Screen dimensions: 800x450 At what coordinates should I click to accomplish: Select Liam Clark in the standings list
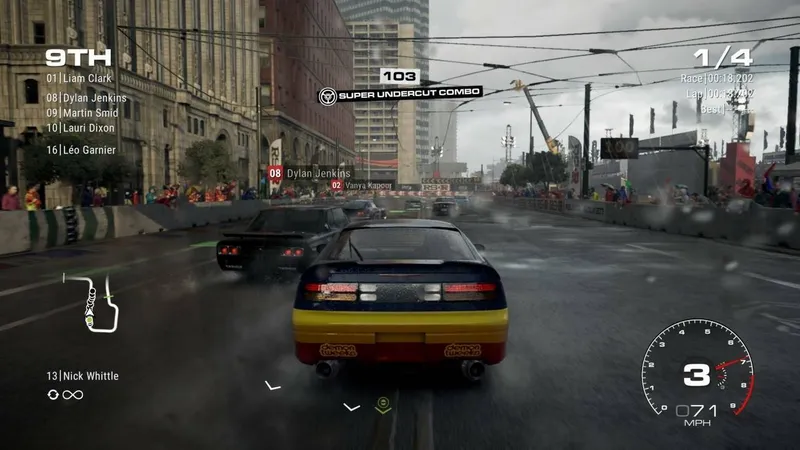pyautogui.click(x=79, y=78)
